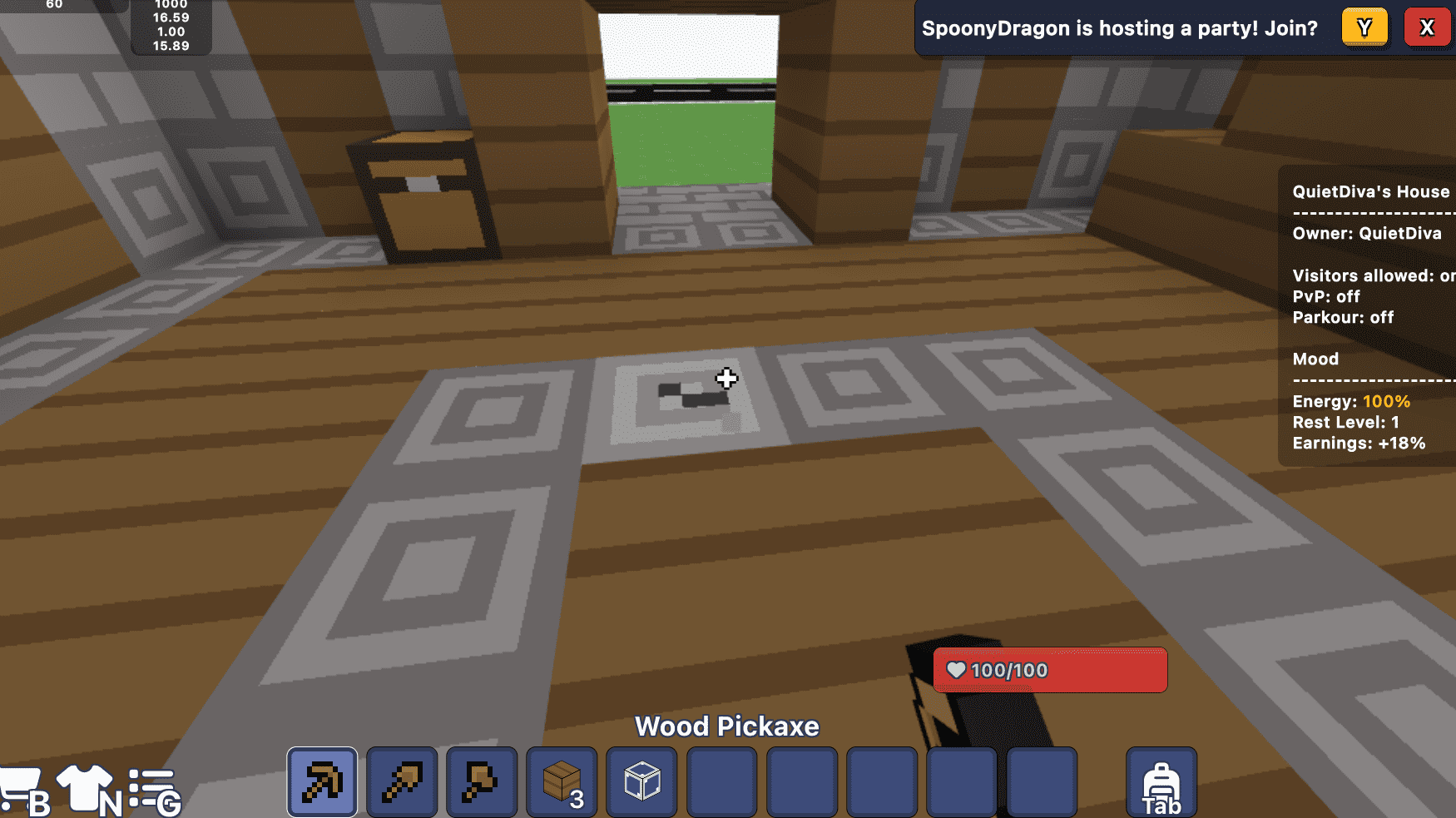Image resolution: width=1456 pixels, height=818 pixels.
Task: Select the glass block in the hotbar
Action: (x=641, y=781)
